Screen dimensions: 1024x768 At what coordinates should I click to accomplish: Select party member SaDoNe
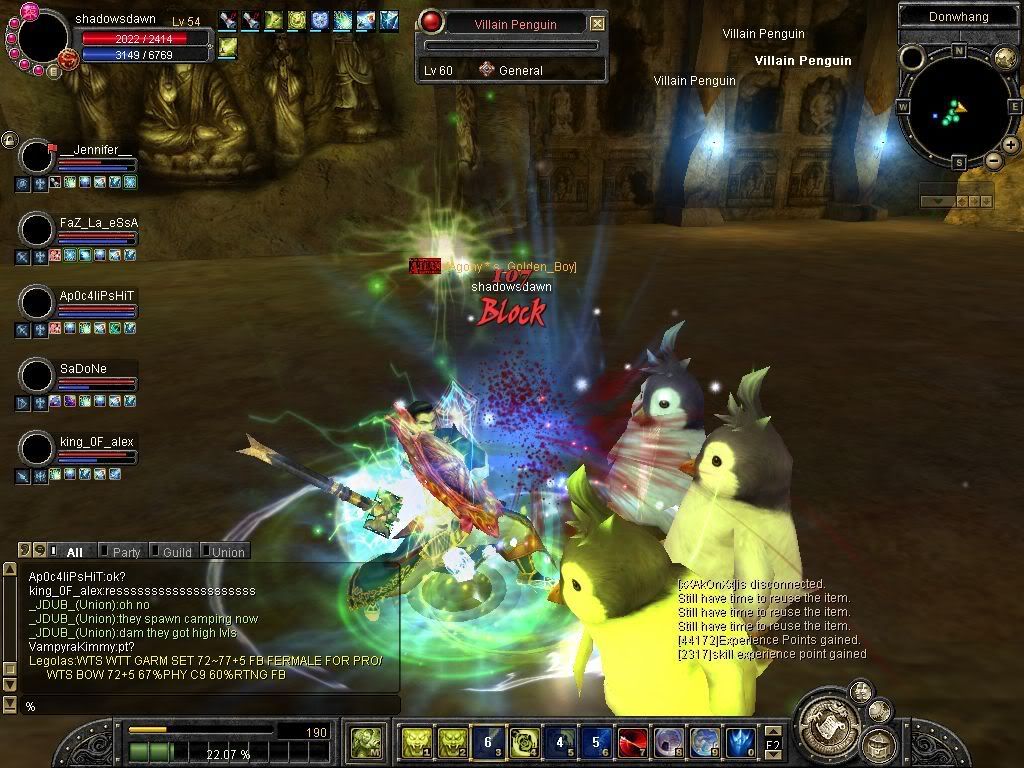[x=83, y=369]
